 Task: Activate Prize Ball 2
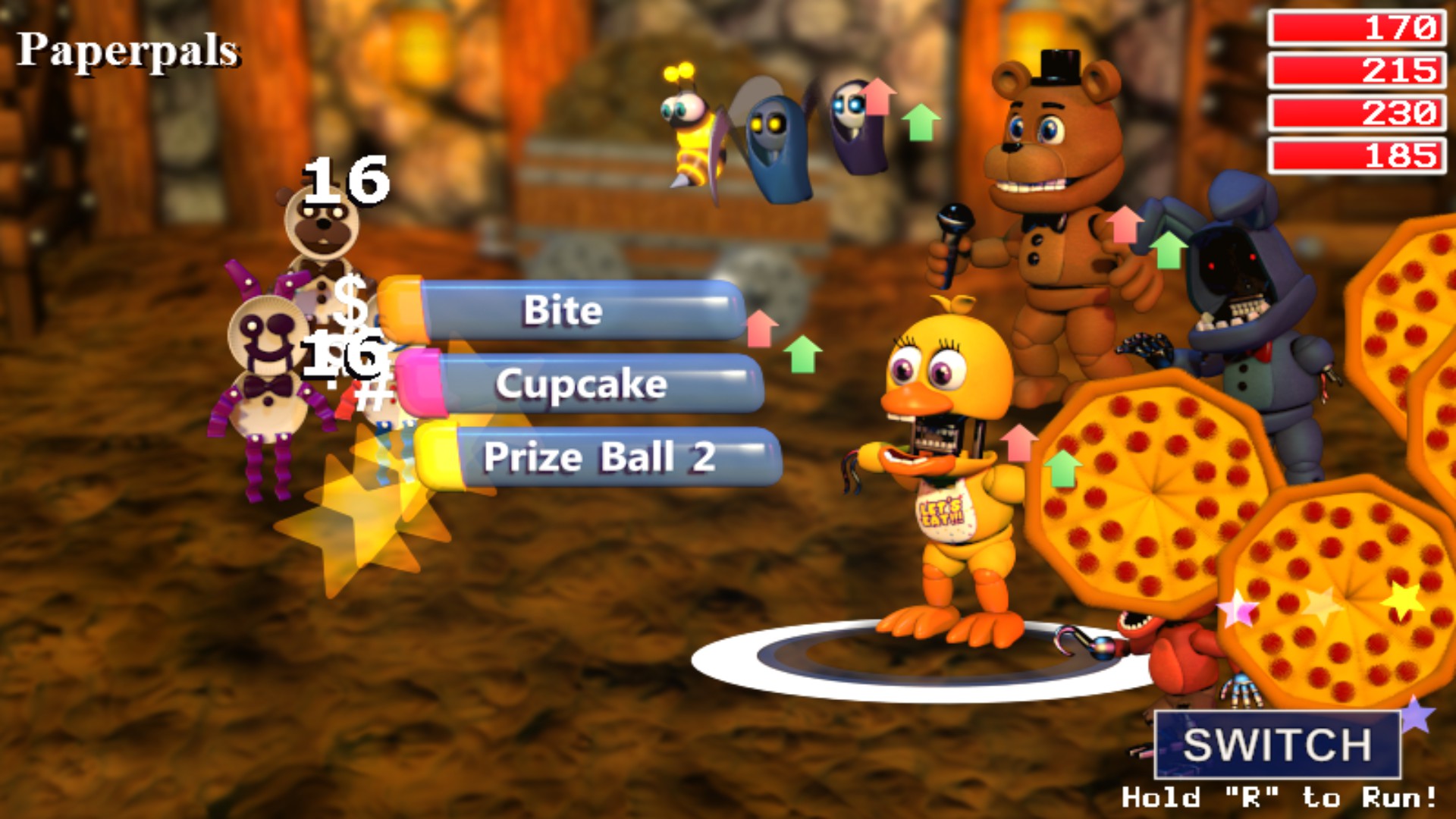click(599, 455)
